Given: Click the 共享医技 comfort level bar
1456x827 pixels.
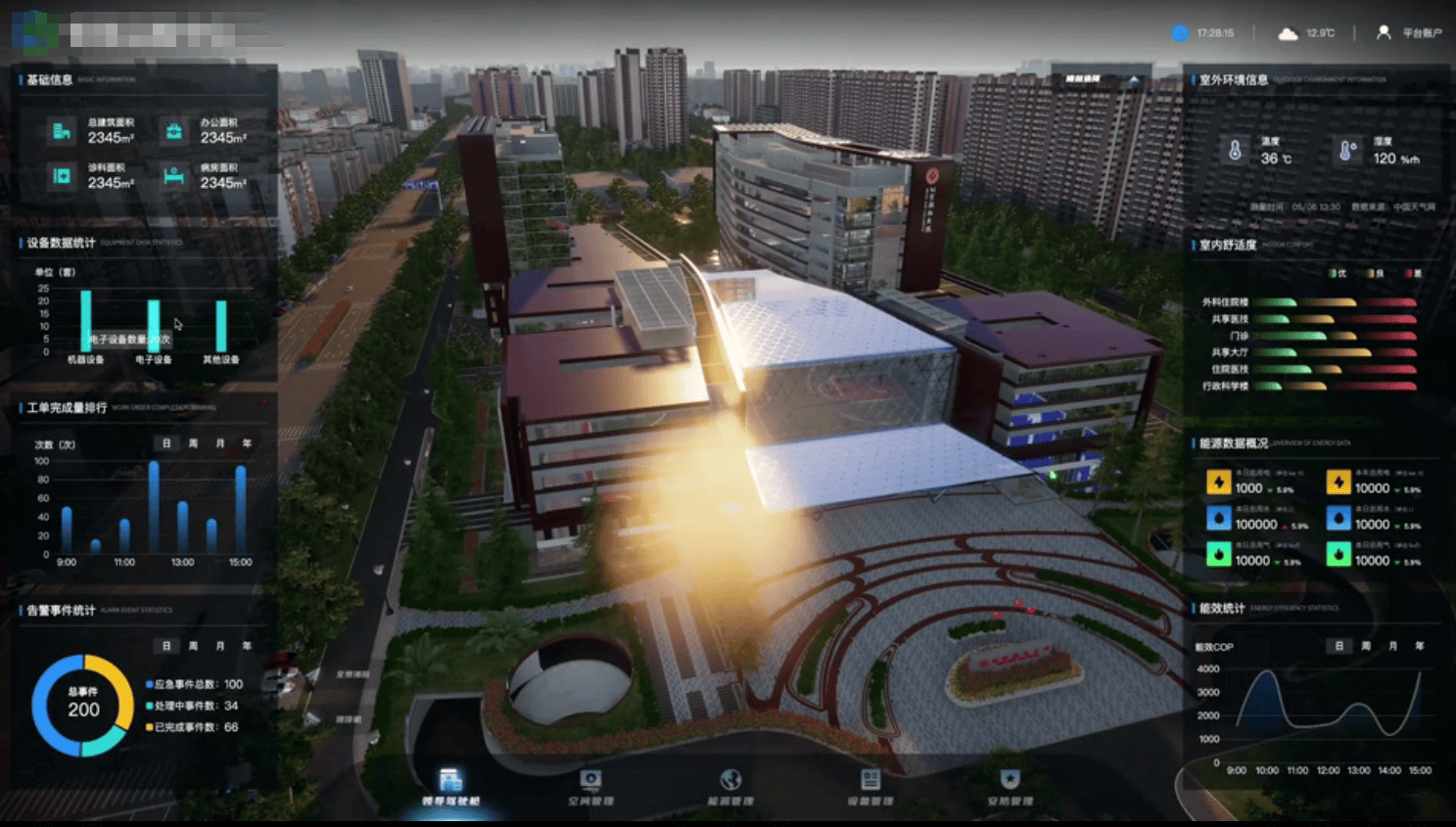Looking at the screenshot, I should (1332, 318).
